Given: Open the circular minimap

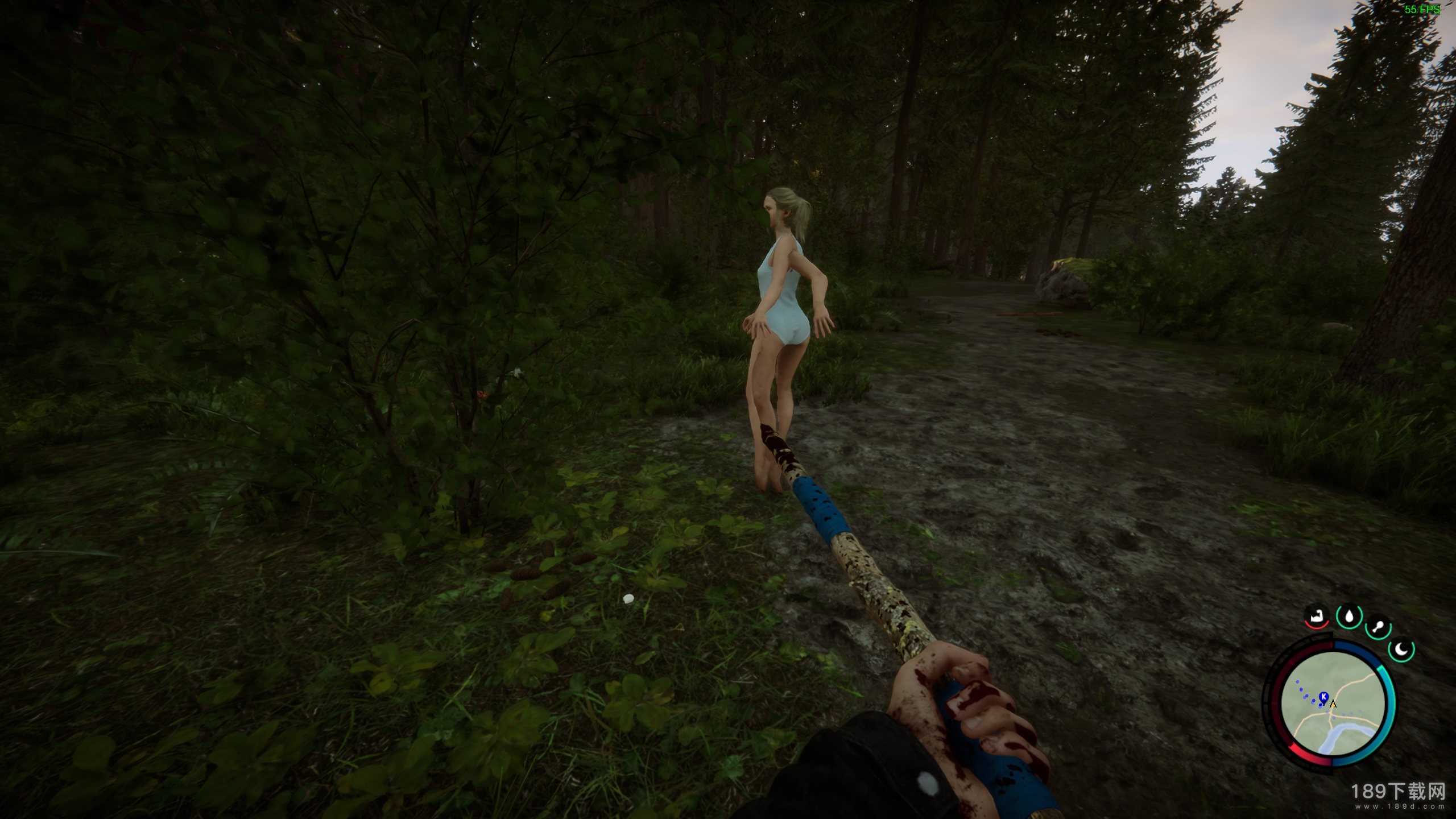Looking at the screenshot, I should pos(1333,705).
